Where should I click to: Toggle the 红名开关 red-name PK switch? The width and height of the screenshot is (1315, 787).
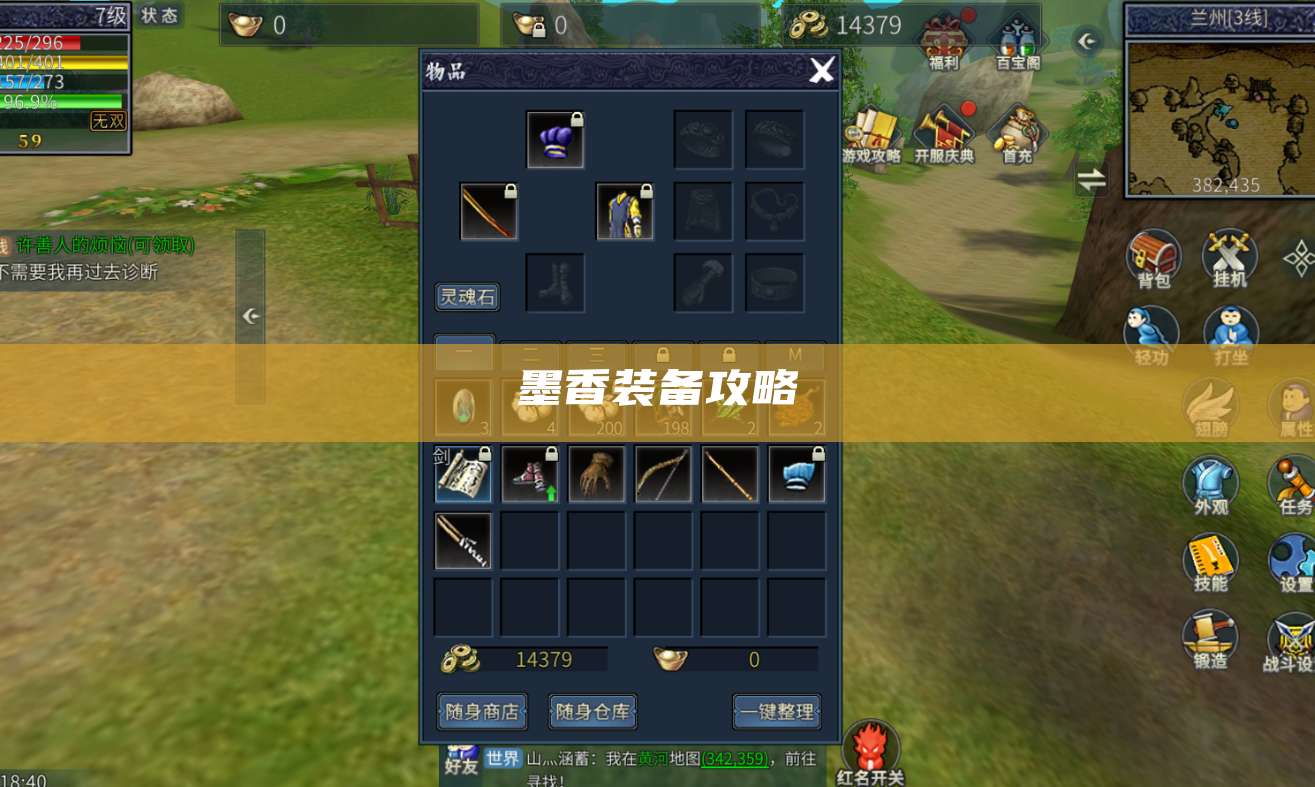pyautogui.click(x=870, y=745)
